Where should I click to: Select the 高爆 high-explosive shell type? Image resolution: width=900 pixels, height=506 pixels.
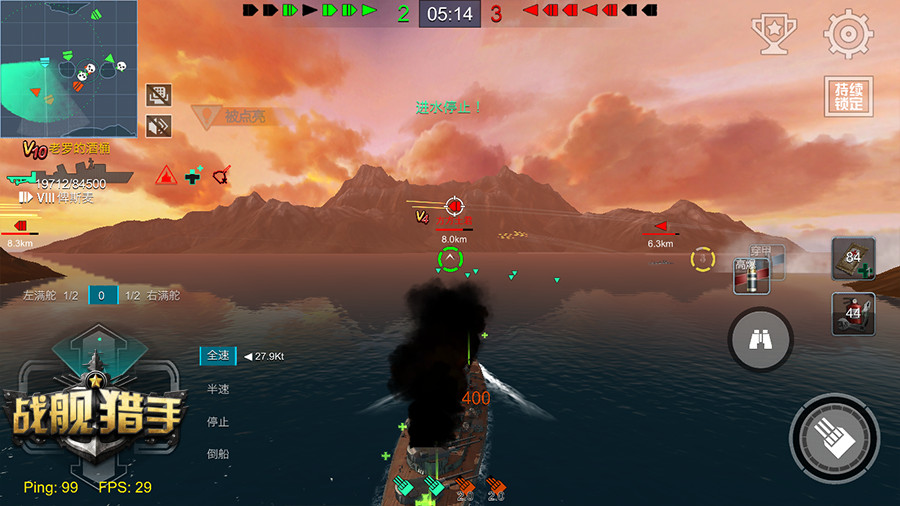pyautogui.click(x=749, y=275)
